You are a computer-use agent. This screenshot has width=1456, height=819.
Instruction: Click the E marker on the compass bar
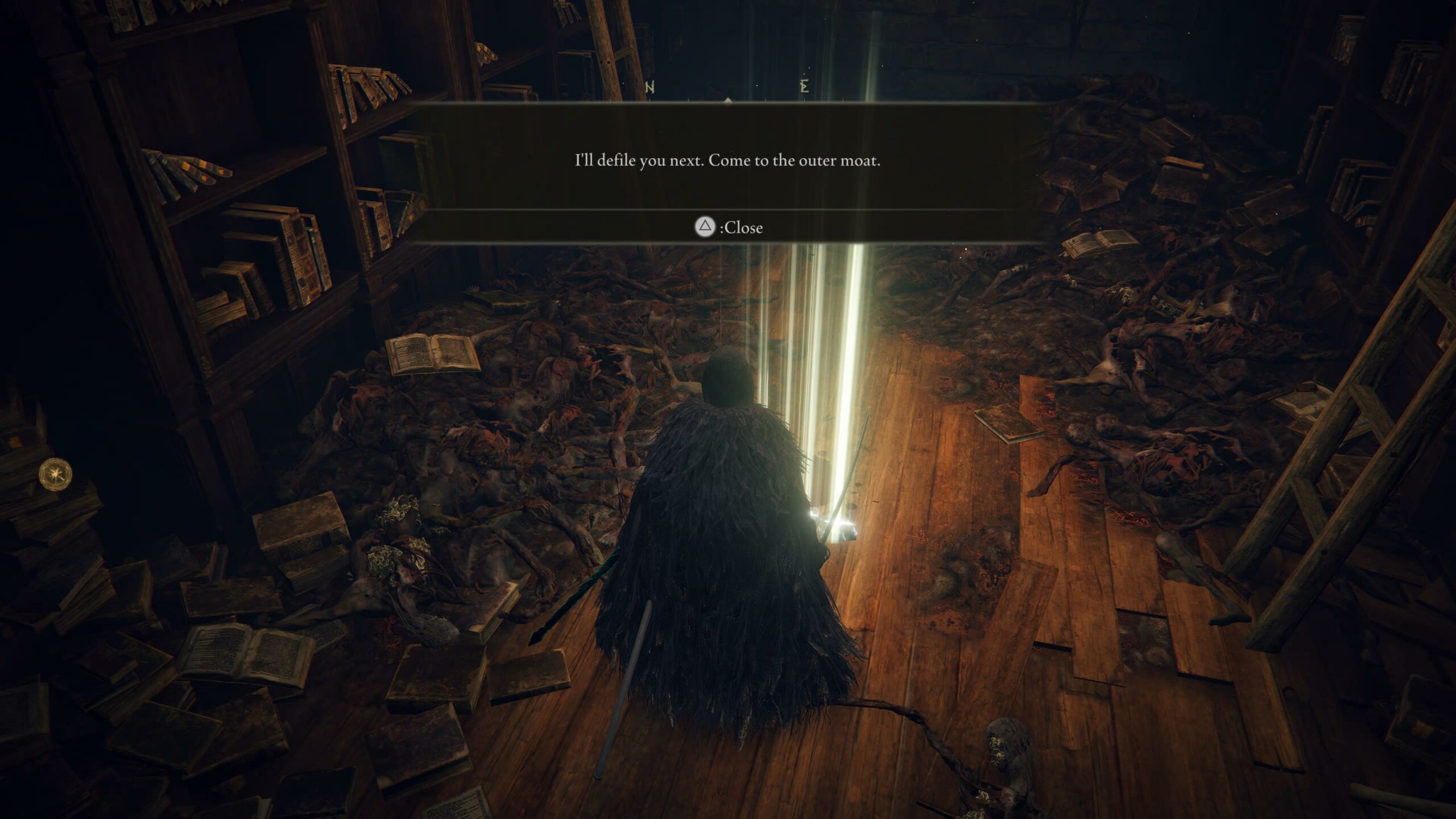coord(804,85)
